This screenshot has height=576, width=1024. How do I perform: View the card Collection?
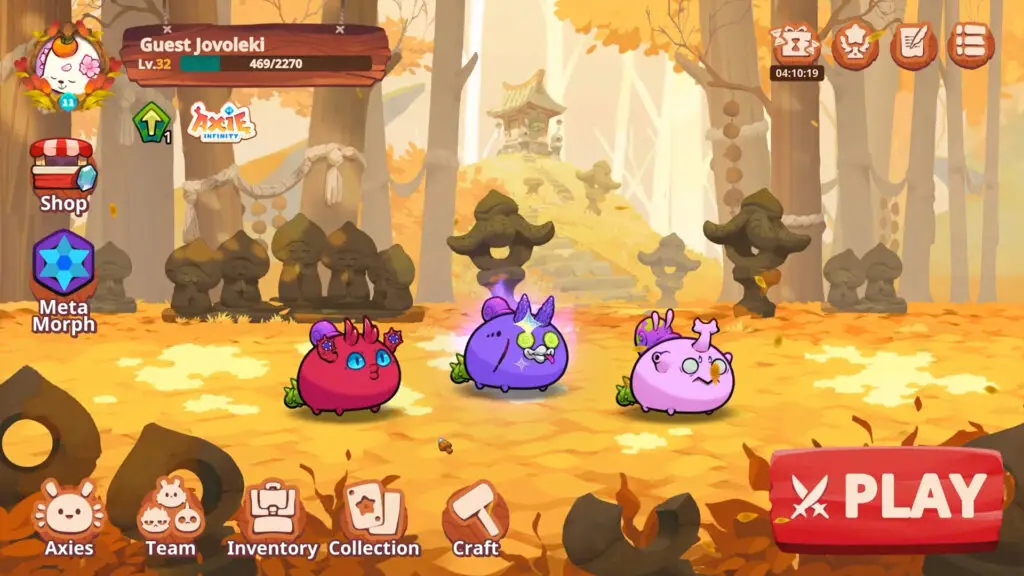pos(374,517)
